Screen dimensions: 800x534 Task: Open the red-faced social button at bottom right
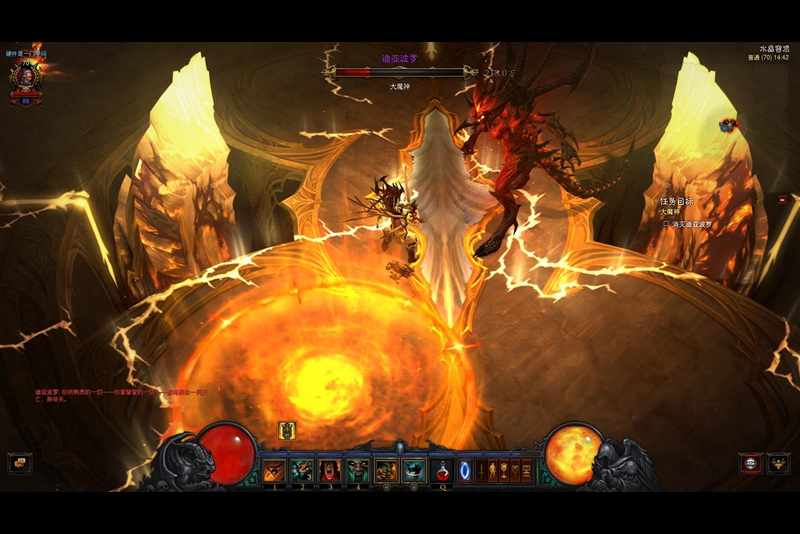(750, 463)
